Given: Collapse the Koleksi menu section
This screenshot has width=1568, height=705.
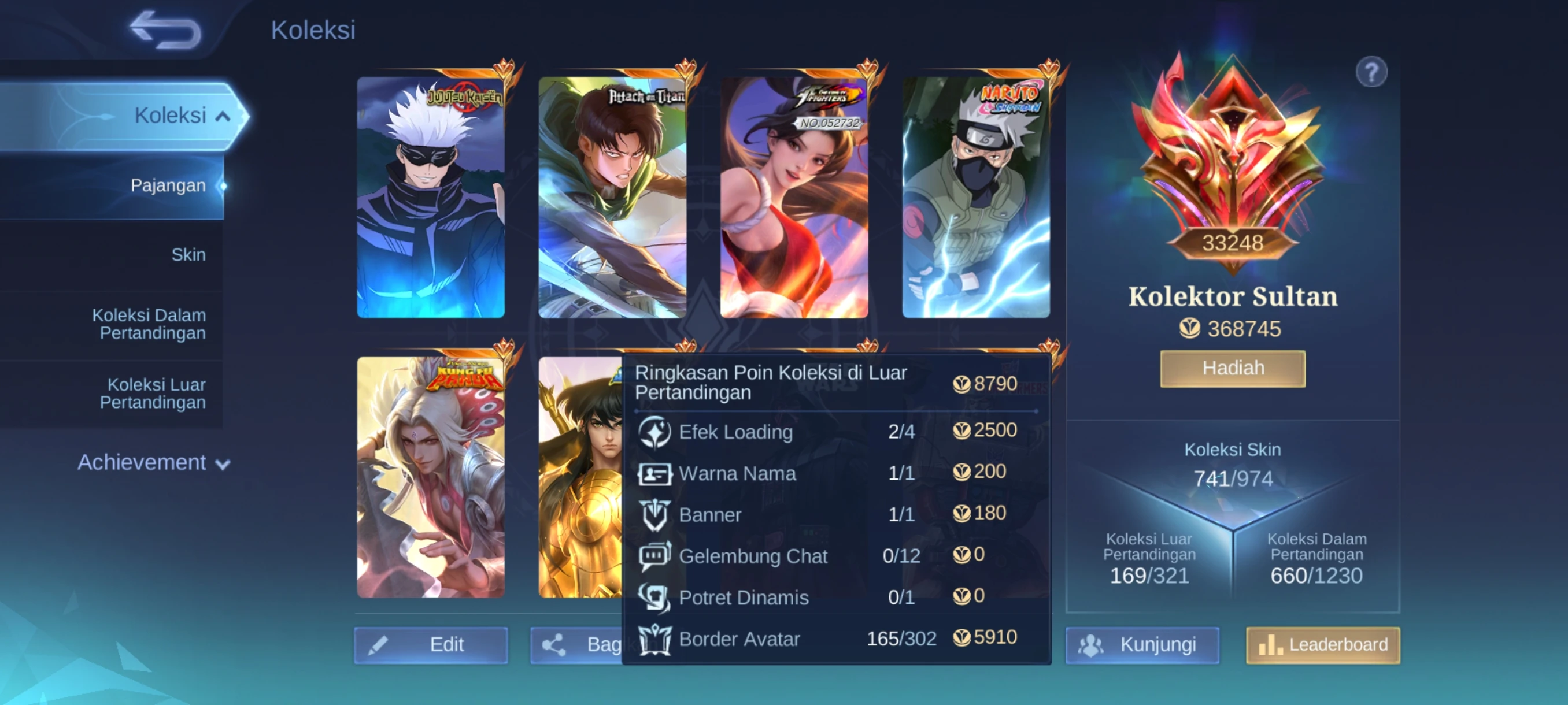Looking at the screenshot, I should click(x=223, y=116).
